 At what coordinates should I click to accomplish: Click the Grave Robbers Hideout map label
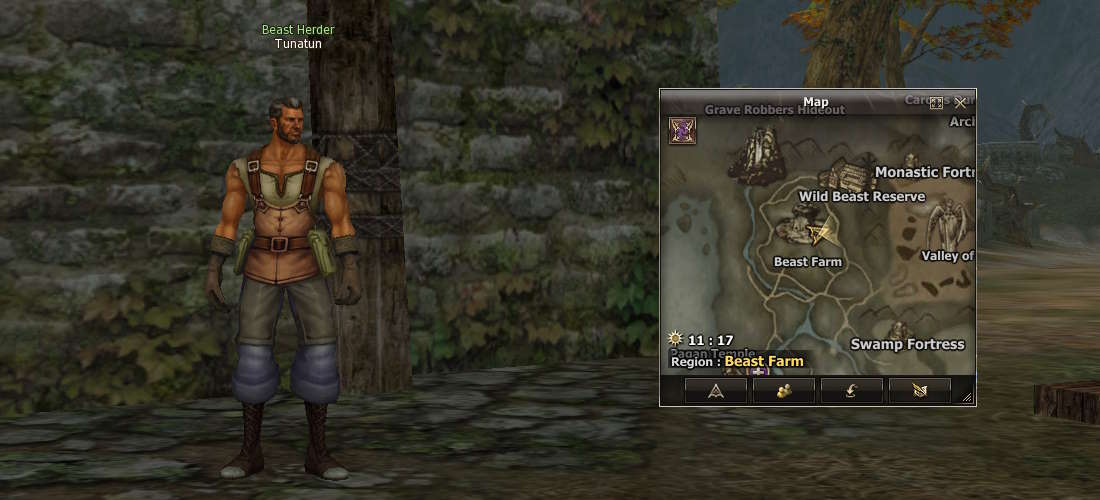775,110
